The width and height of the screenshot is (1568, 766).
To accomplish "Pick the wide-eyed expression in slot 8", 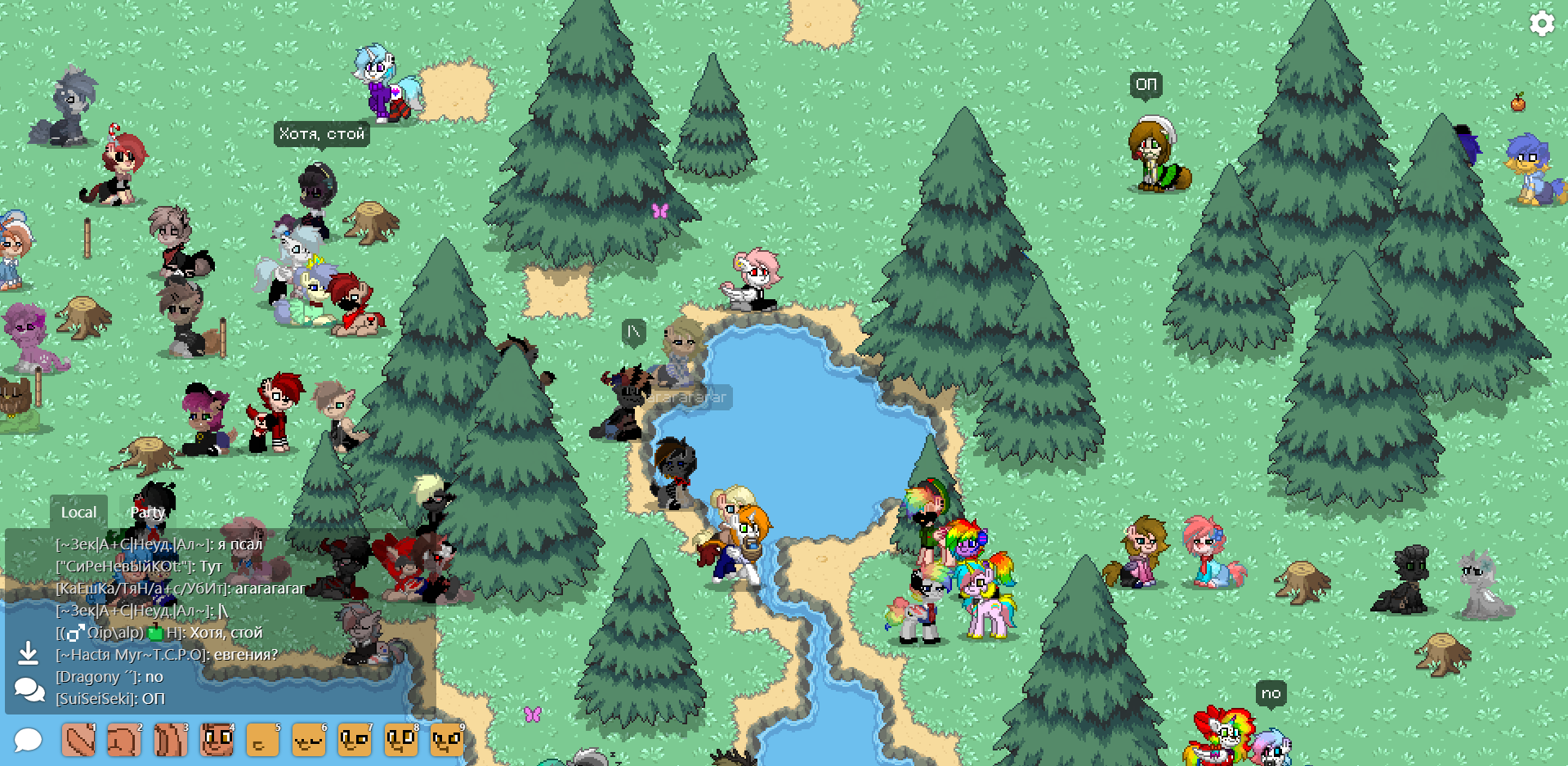I will pyautogui.click(x=400, y=741).
